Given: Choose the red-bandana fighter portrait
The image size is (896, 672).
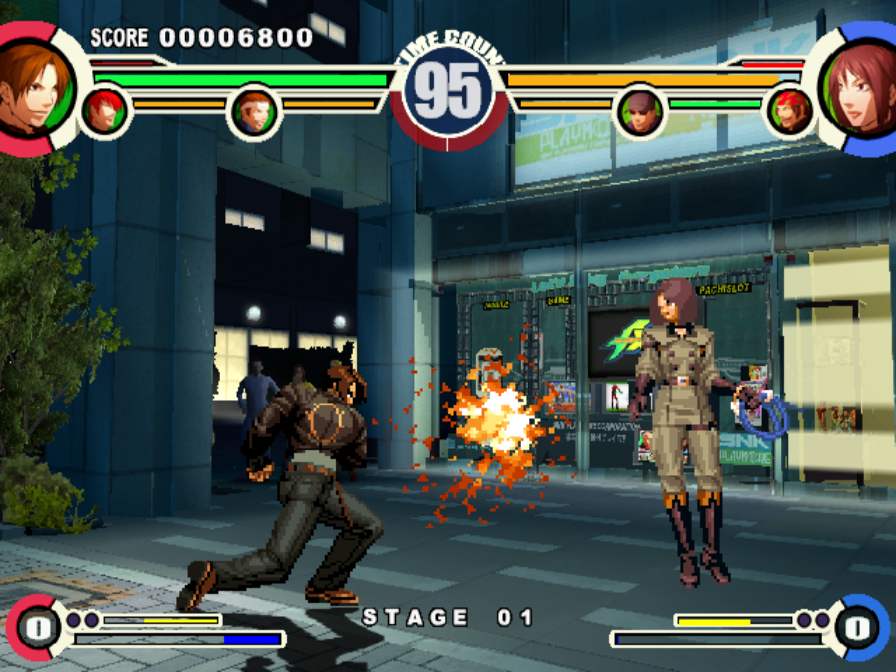Looking at the screenshot, I should coord(791,111).
